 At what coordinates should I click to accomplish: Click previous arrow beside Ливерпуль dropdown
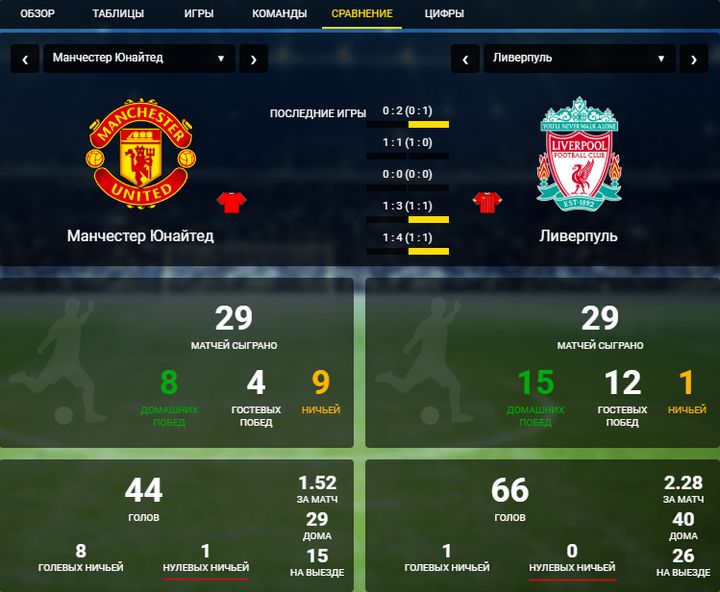(x=465, y=58)
